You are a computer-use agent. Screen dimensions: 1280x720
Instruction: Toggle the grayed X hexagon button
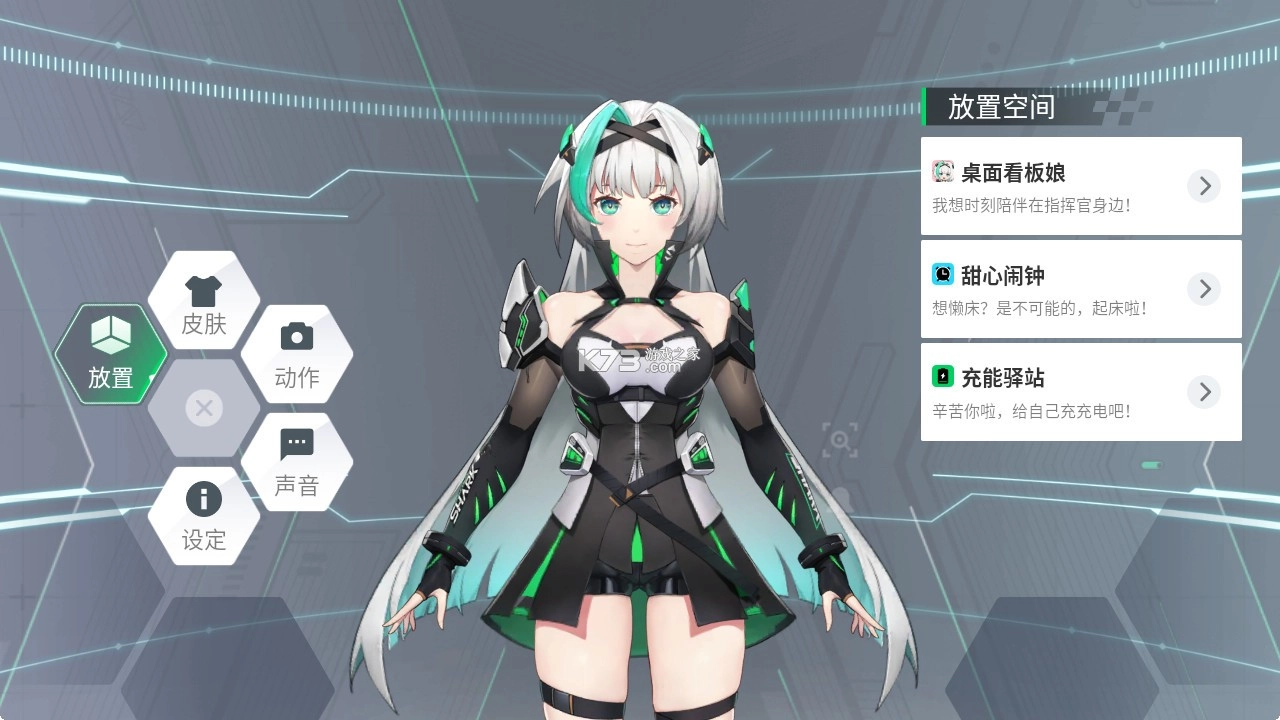[x=203, y=408]
